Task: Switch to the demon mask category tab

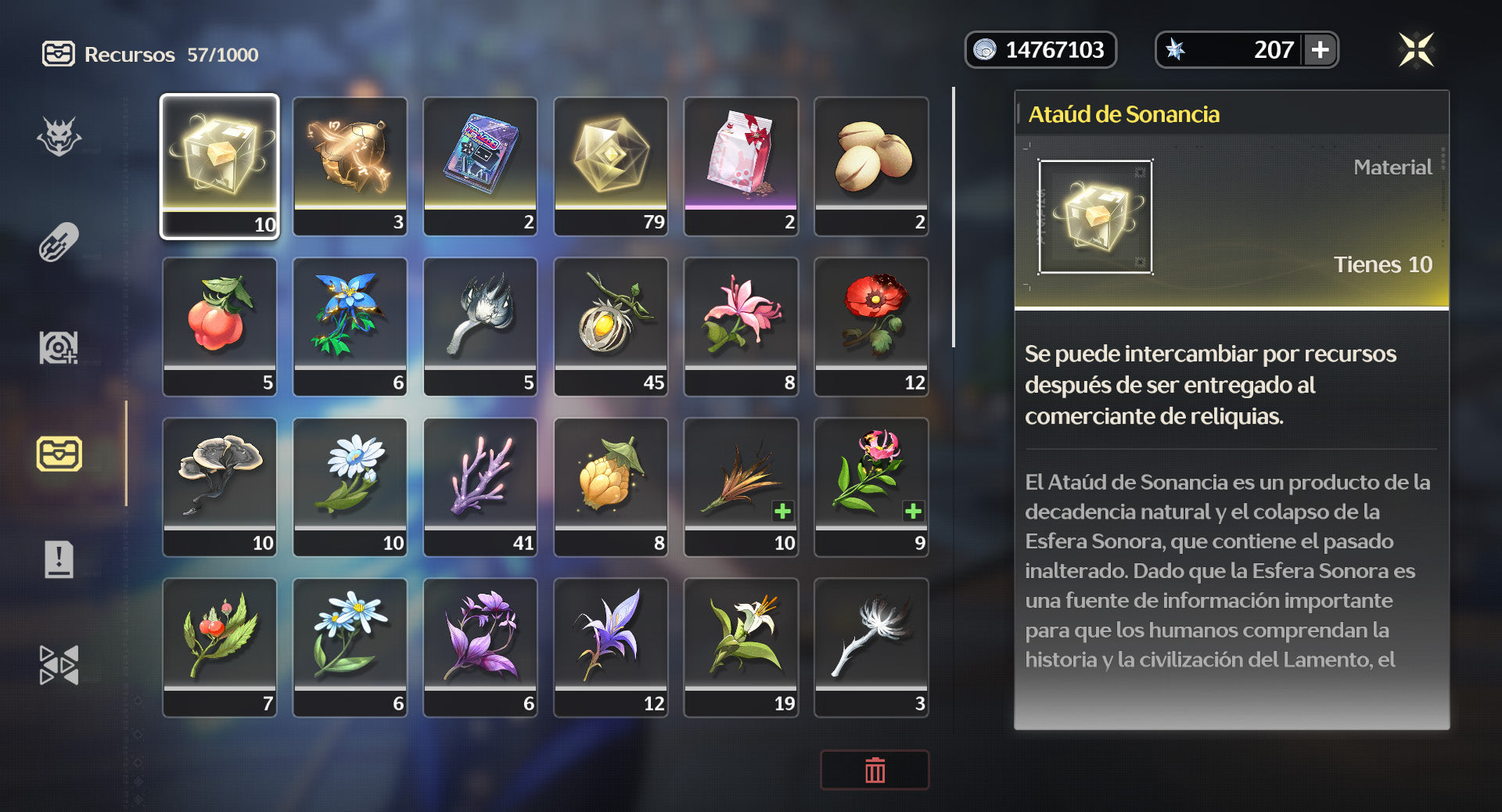Action: [x=59, y=137]
